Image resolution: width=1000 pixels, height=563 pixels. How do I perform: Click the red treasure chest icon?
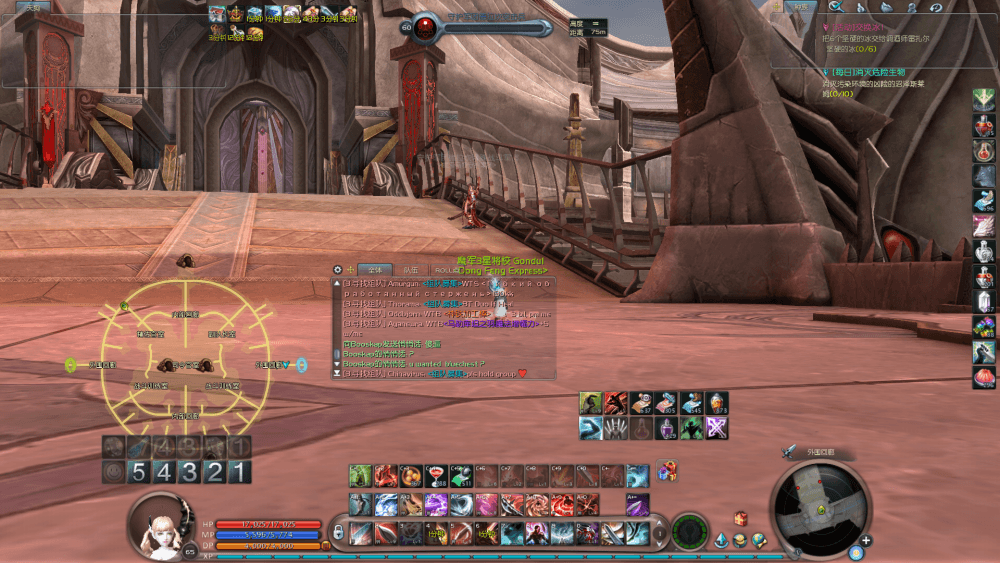tap(740, 518)
